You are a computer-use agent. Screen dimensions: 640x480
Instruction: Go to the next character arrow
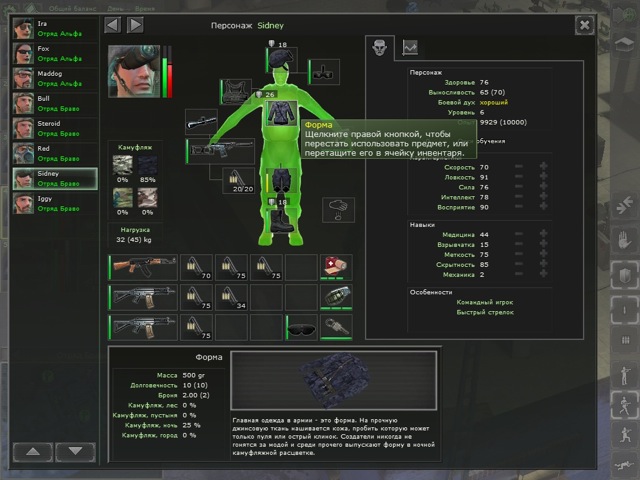[x=134, y=24]
